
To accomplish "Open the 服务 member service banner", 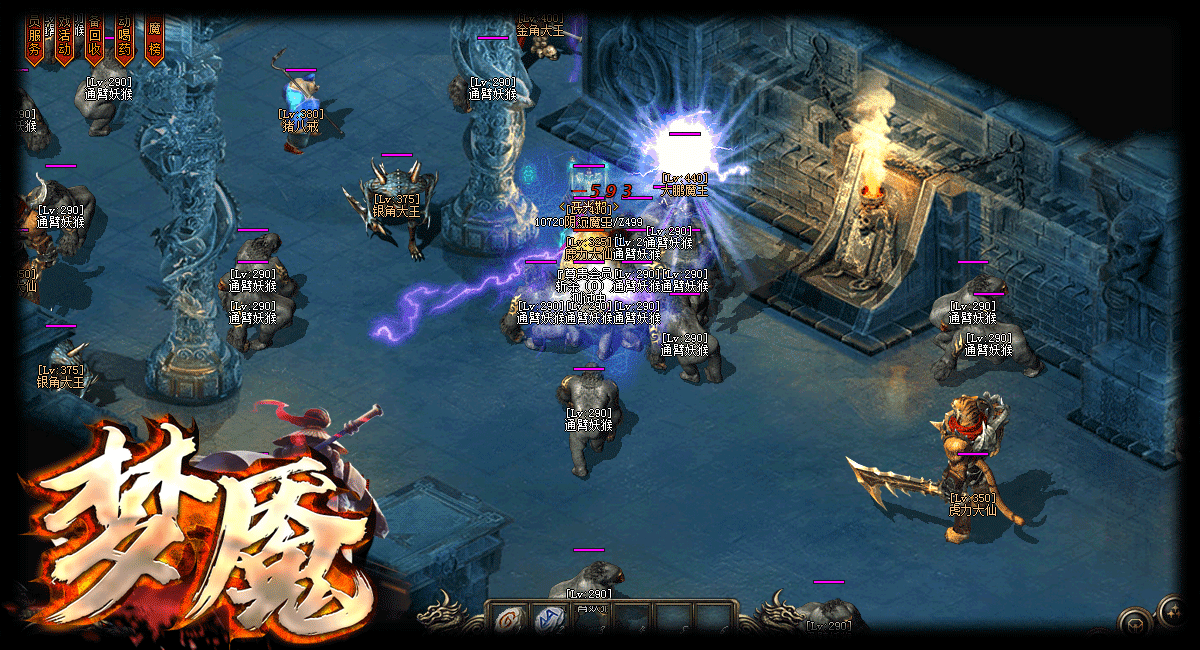I will click(x=35, y=39).
